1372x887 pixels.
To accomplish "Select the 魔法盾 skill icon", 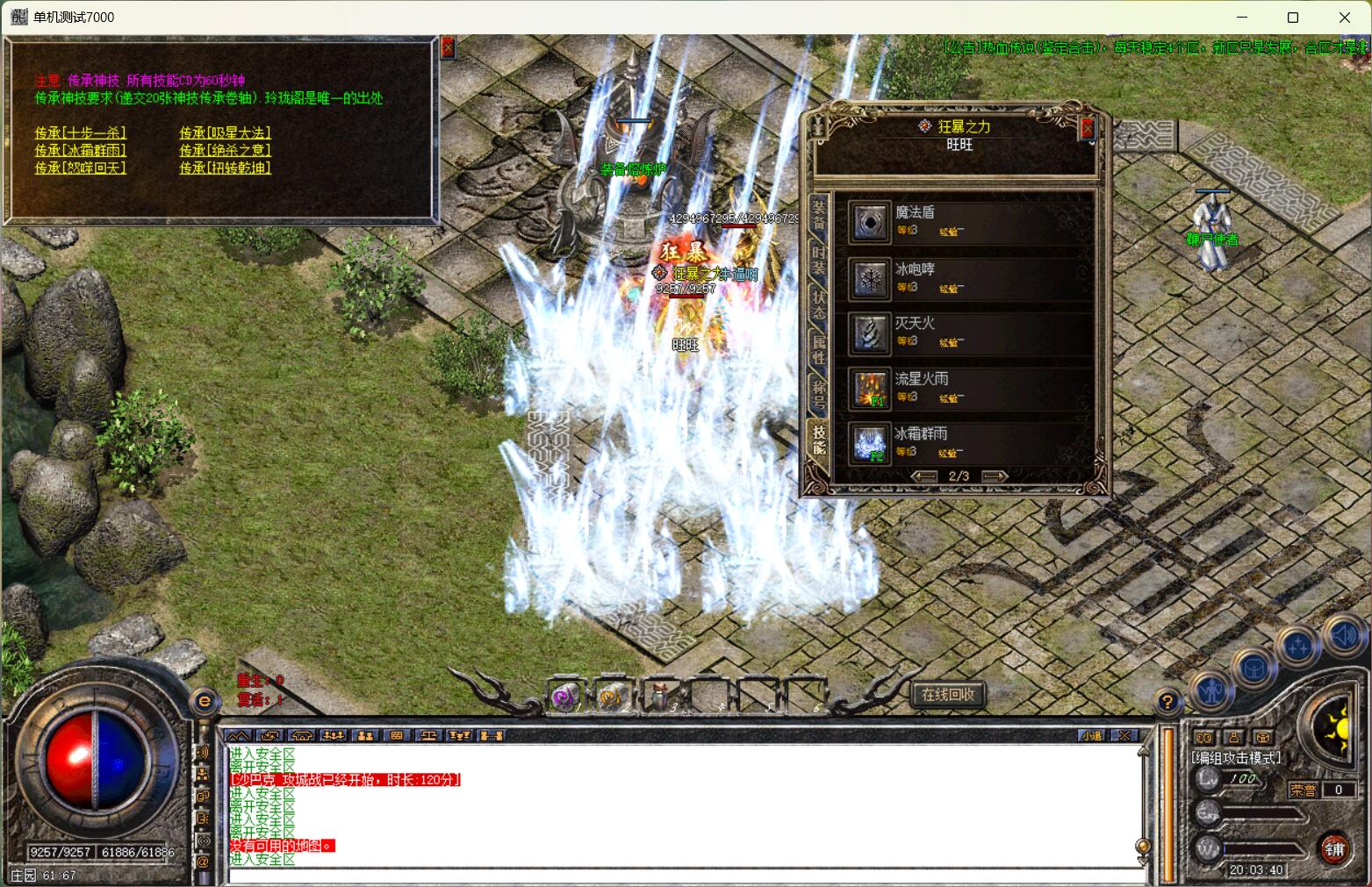I will pos(870,223).
